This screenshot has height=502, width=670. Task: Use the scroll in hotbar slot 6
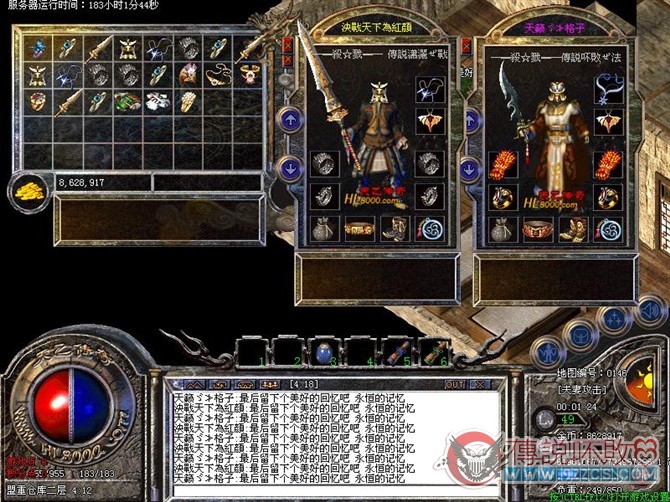pos(432,351)
